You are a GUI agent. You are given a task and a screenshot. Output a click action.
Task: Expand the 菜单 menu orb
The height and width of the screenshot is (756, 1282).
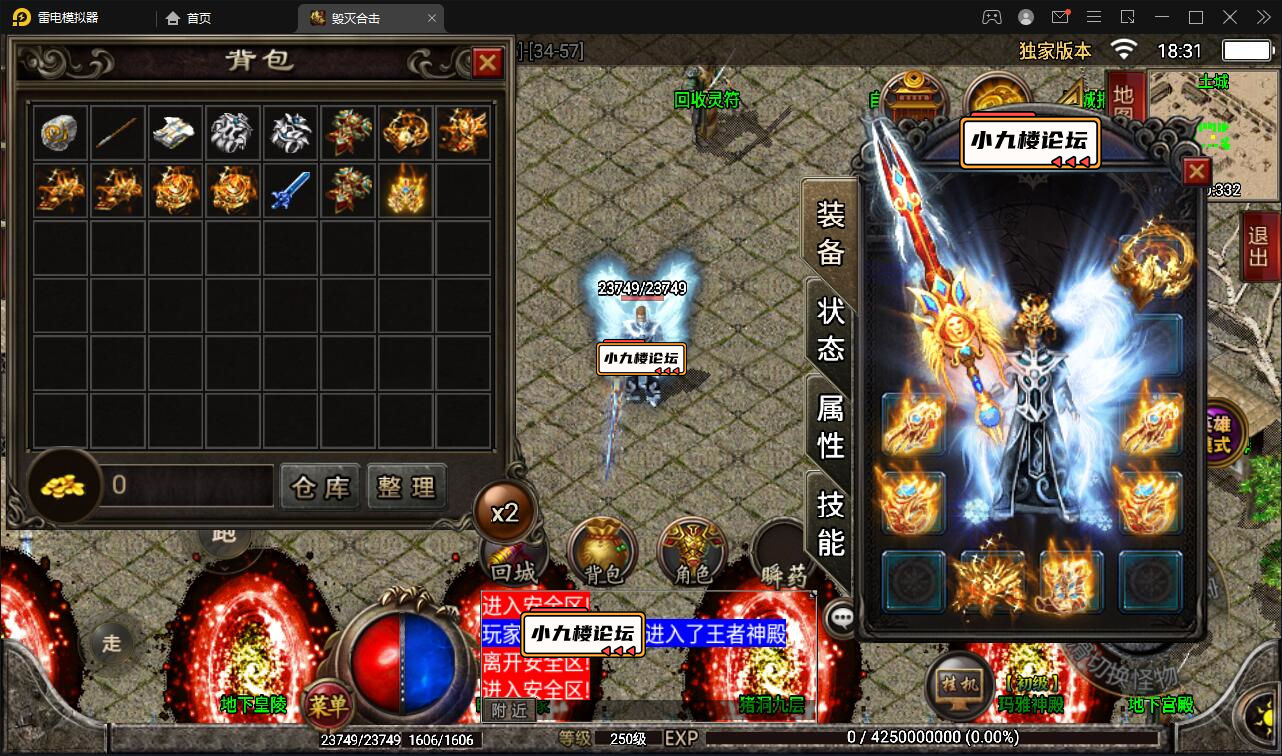pos(331,705)
